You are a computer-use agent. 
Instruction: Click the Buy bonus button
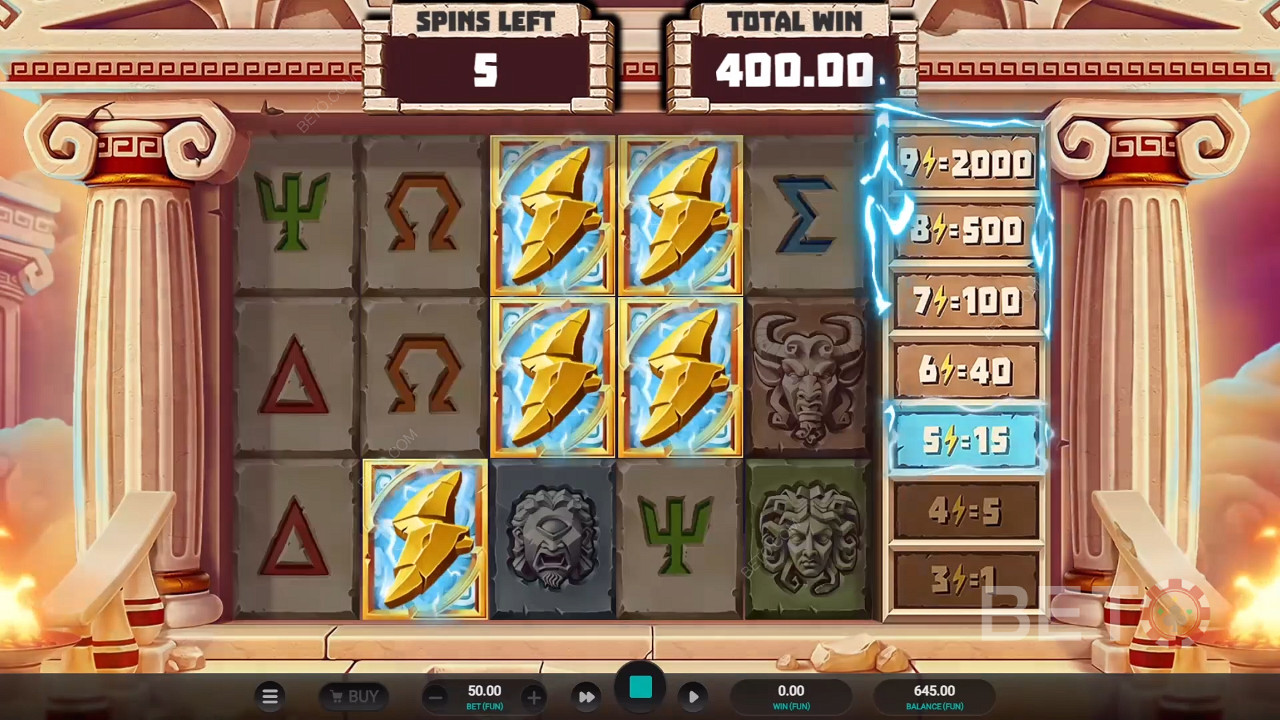(353, 696)
